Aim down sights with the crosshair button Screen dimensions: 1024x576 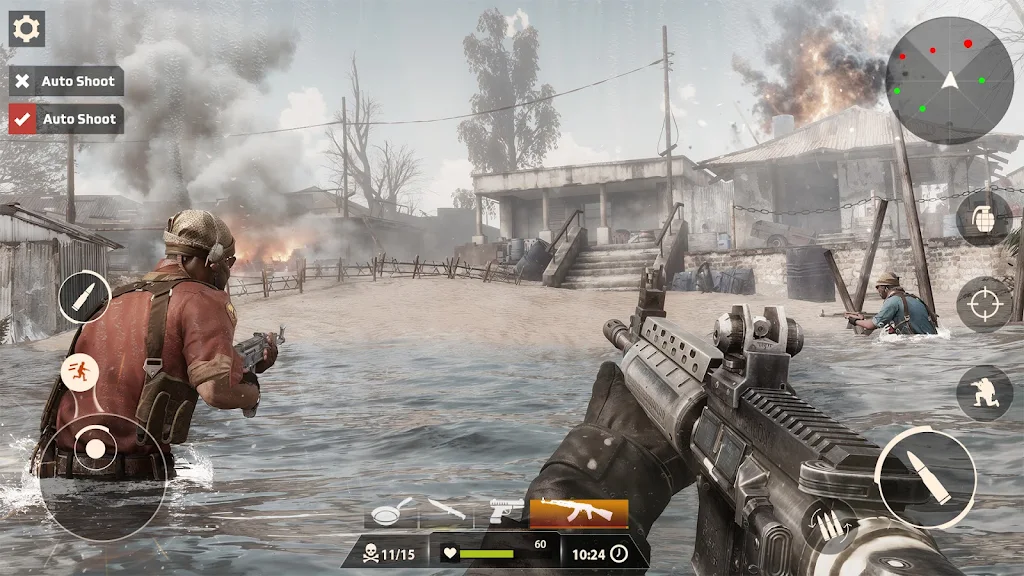(x=984, y=304)
